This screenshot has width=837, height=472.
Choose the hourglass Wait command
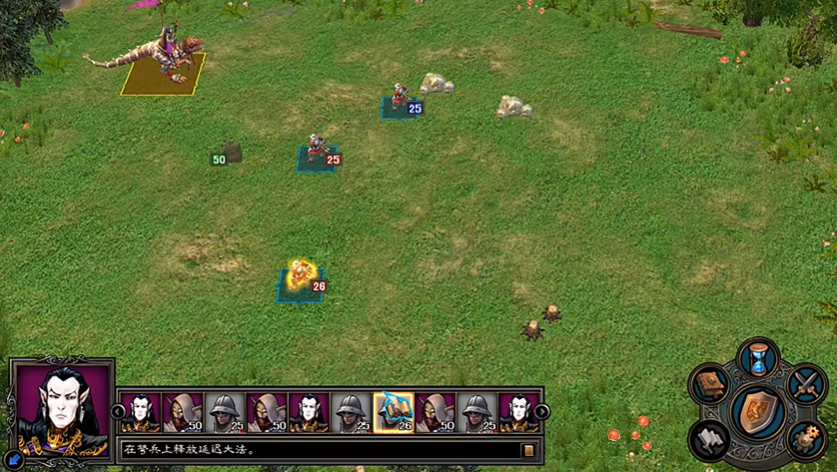tap(758, 359)
